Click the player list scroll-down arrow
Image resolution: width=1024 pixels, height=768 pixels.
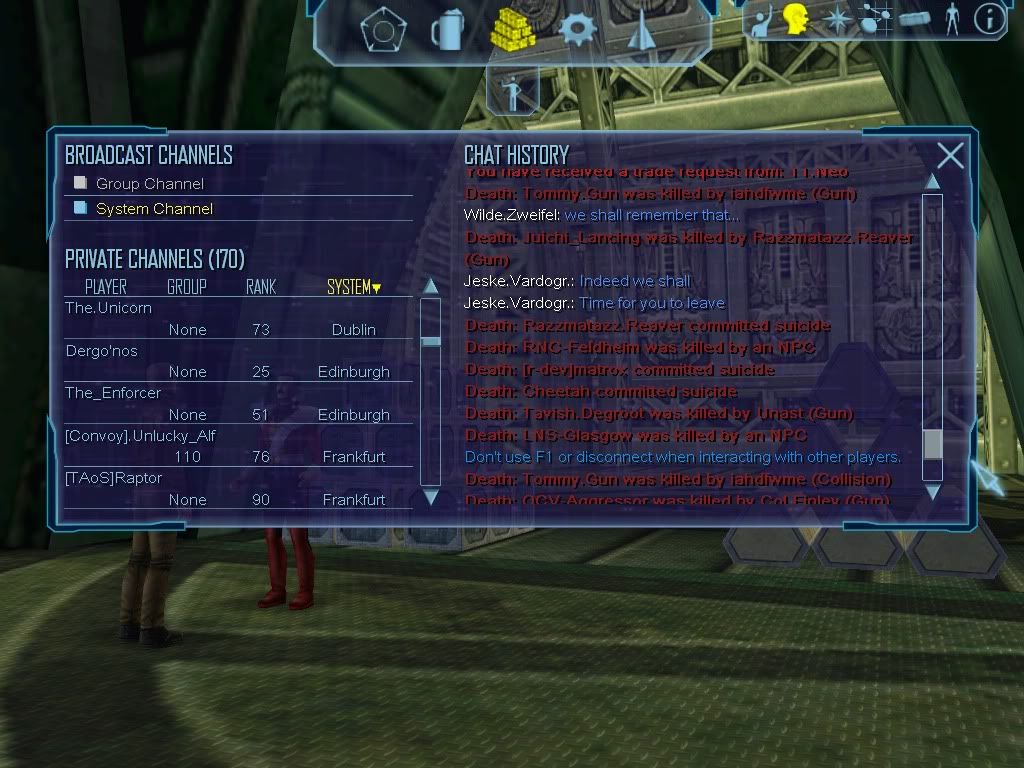point(431,496)
